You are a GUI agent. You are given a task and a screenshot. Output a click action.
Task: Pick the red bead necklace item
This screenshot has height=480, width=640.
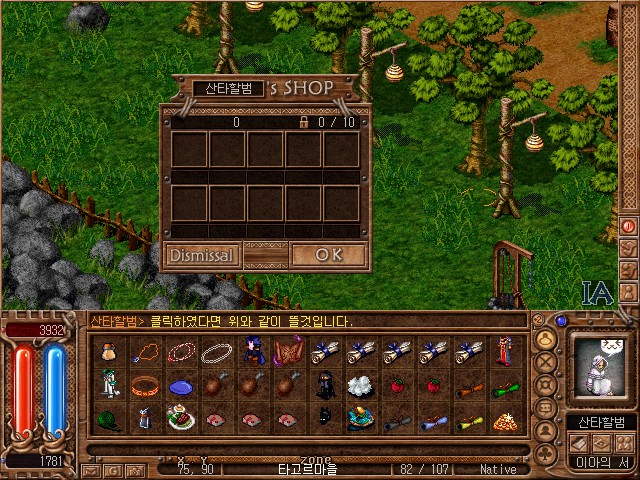pos(181,352)
